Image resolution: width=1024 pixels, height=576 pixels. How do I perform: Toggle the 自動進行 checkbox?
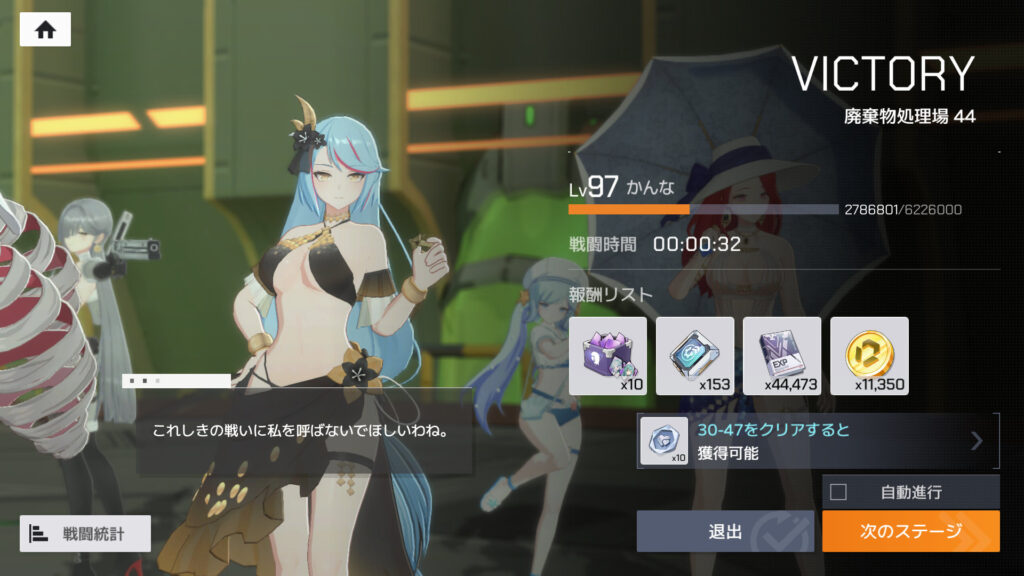(839, 491)
